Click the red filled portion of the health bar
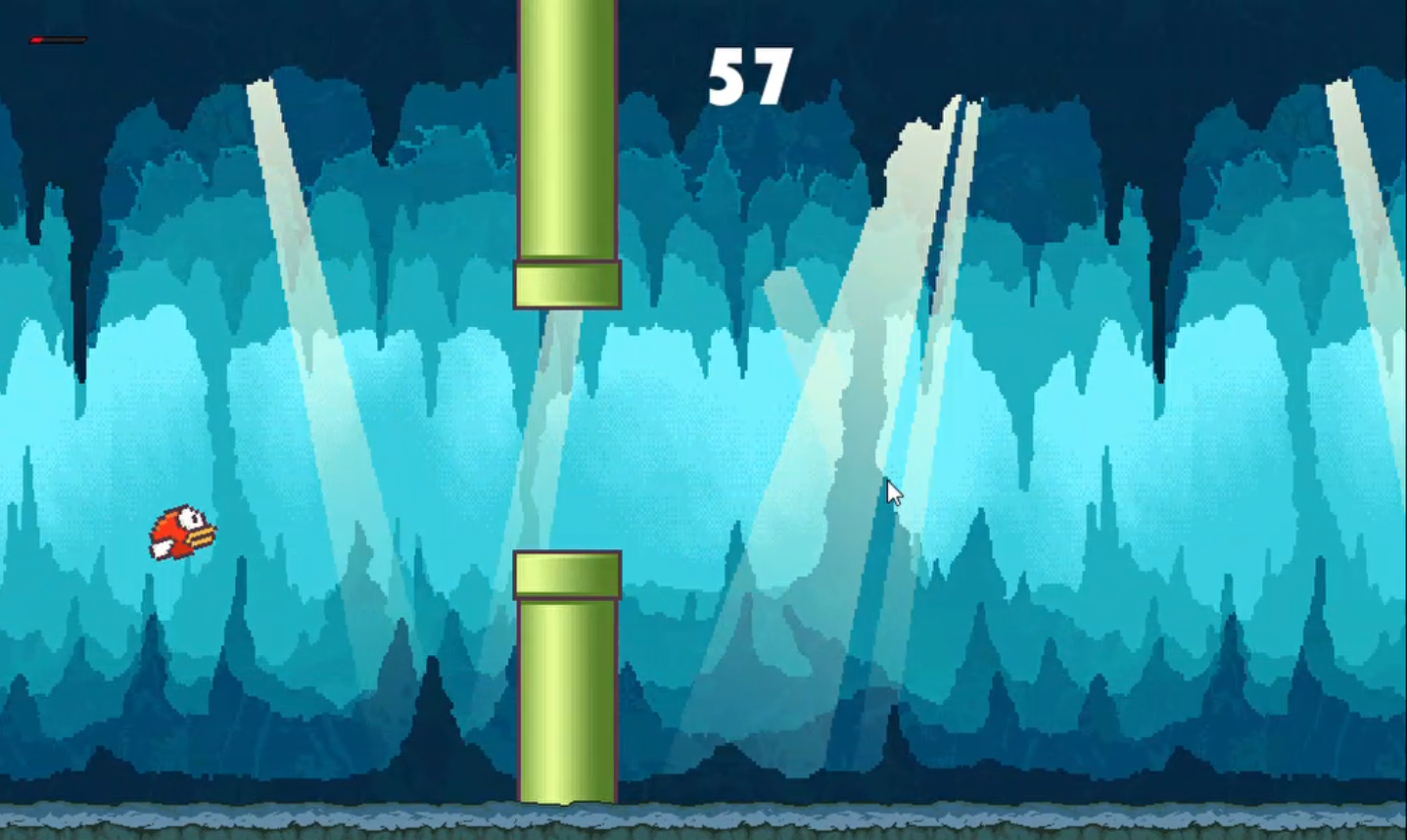The width and height of the screenshot is (1407, 840). [x=36, y=40]
